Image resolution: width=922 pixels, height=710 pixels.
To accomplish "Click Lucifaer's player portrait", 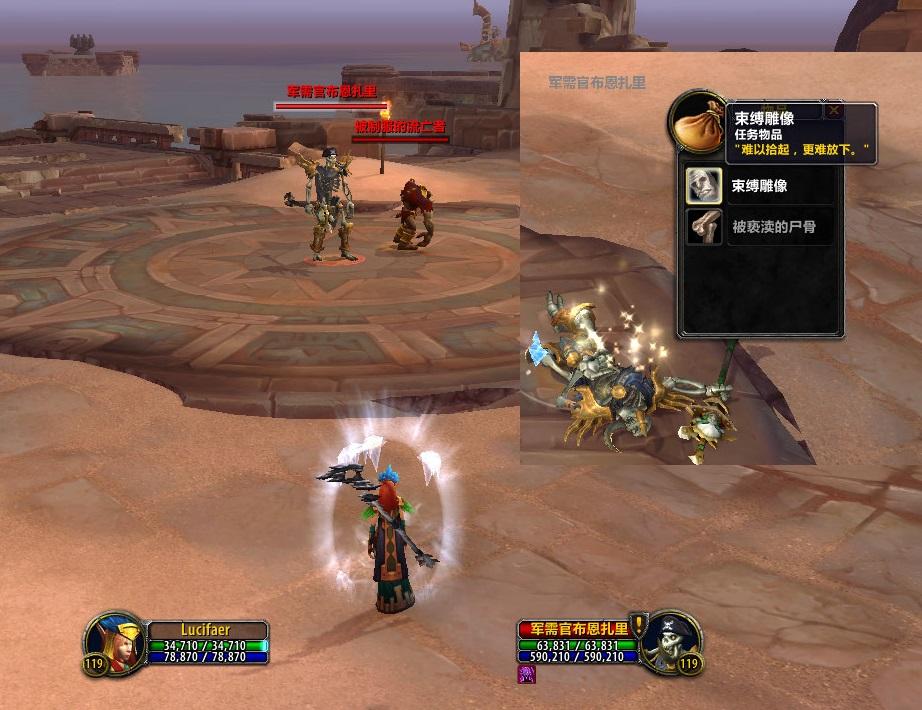I will (x=114, y=642).
